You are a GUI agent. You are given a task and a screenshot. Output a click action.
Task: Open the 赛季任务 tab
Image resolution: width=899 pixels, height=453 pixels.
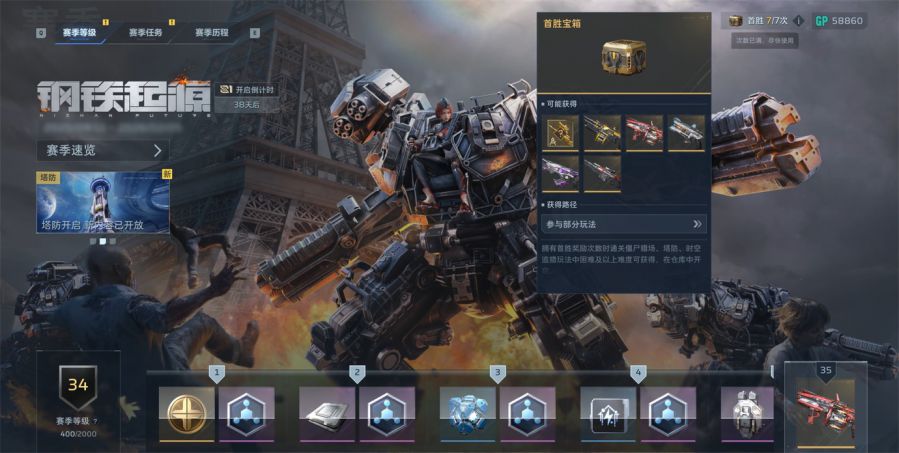pos(145,33)
